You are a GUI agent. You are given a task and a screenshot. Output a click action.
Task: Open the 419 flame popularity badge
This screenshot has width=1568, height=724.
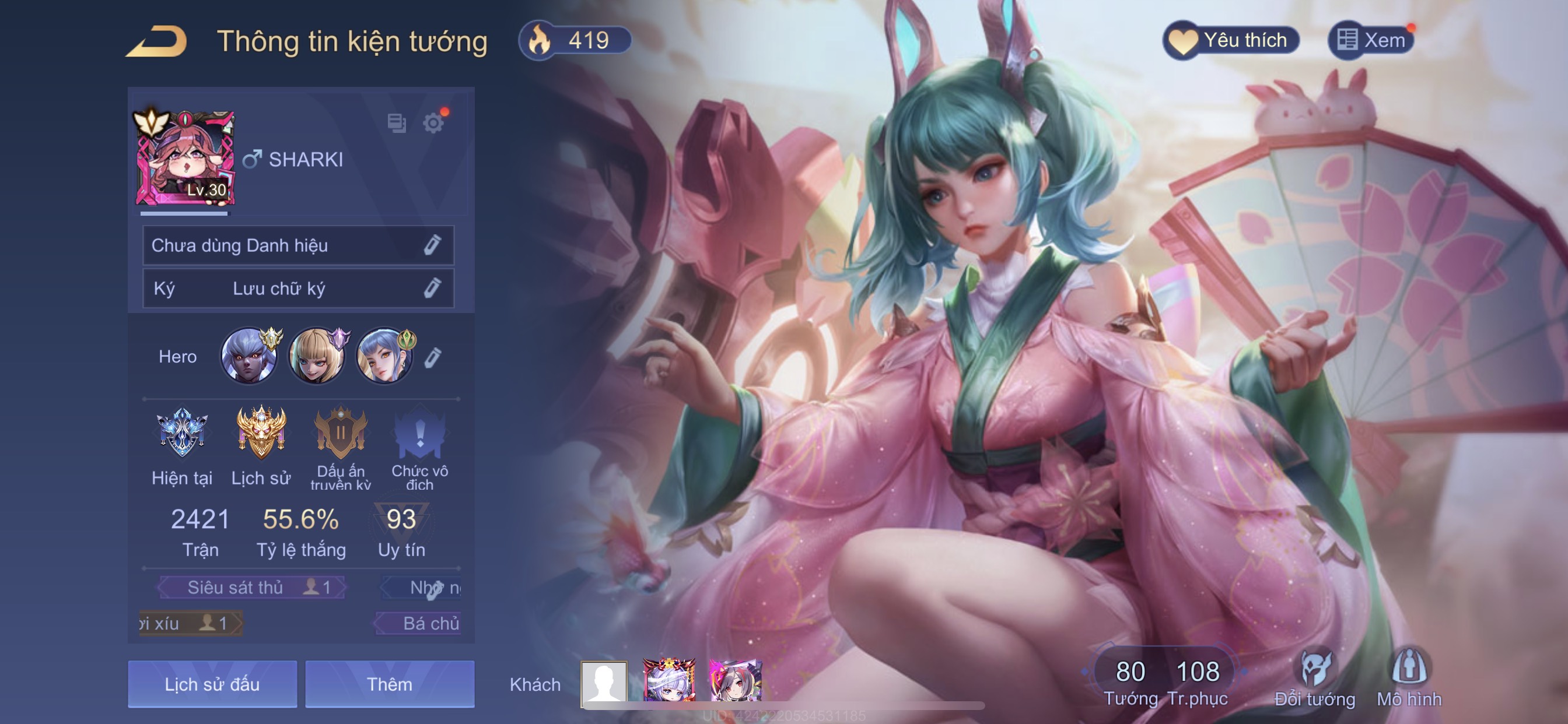574,41
